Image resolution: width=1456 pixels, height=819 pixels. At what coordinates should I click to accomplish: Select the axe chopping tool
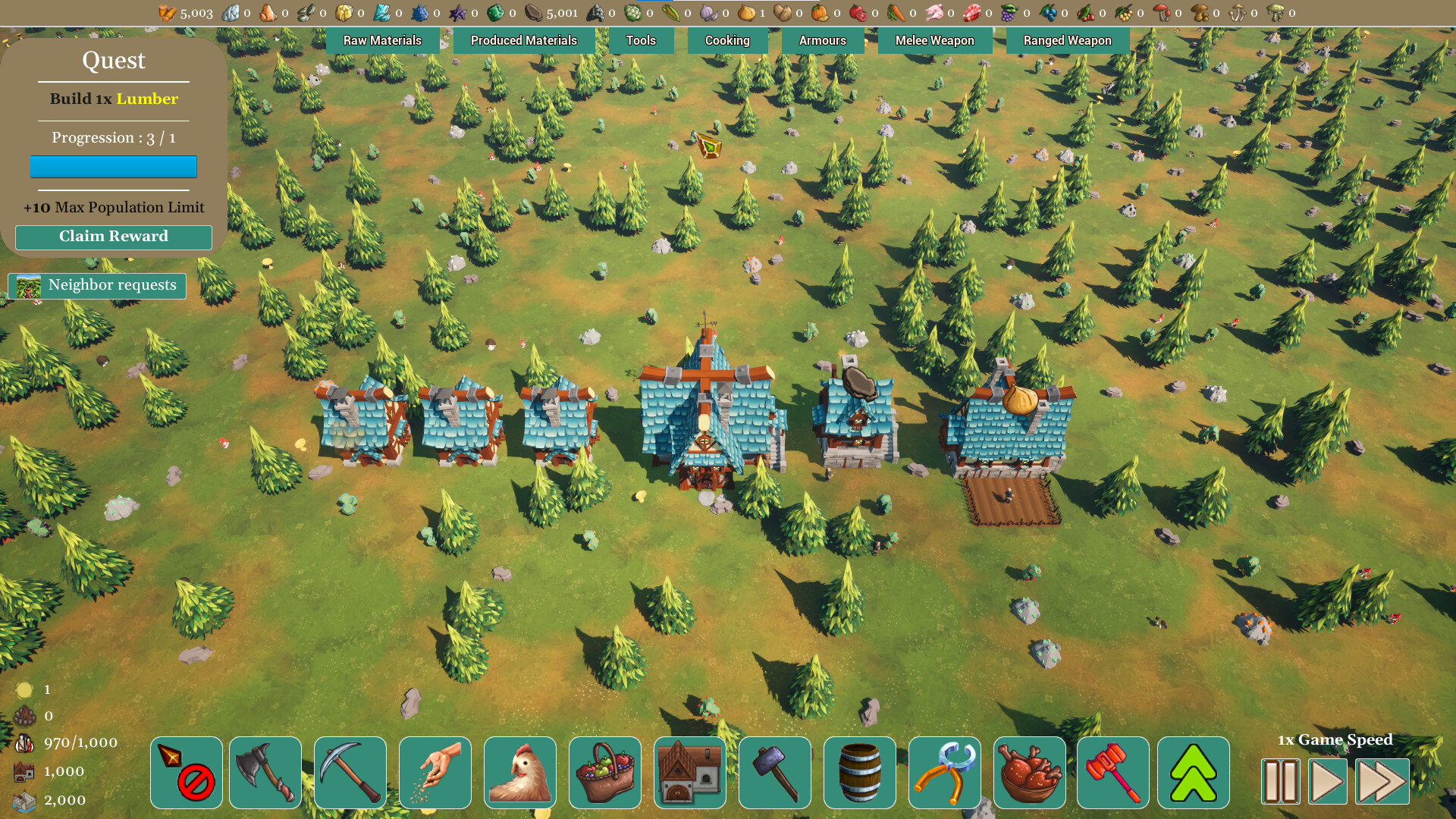(265, 772)
